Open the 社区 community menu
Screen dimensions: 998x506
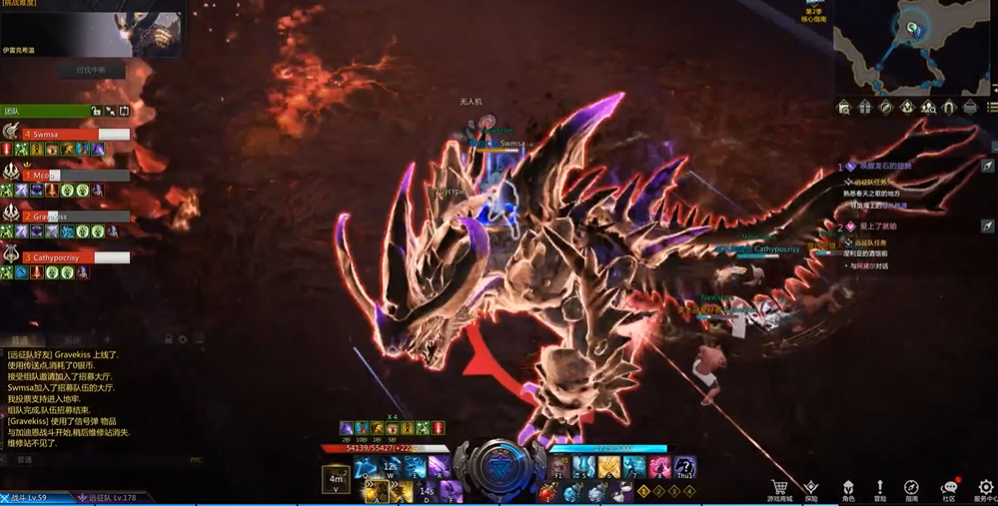(948, 489)
